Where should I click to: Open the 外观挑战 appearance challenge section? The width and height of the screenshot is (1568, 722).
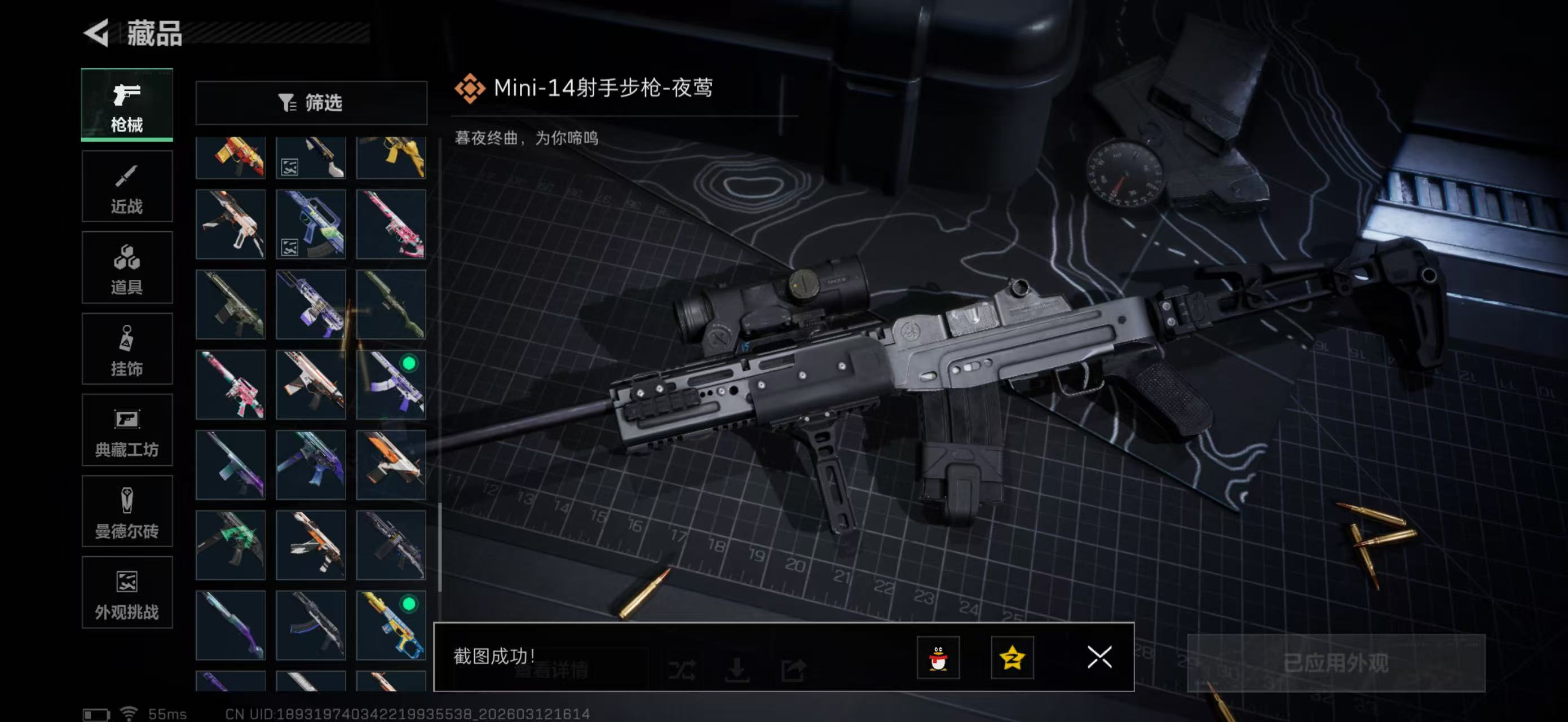point(127,593)
